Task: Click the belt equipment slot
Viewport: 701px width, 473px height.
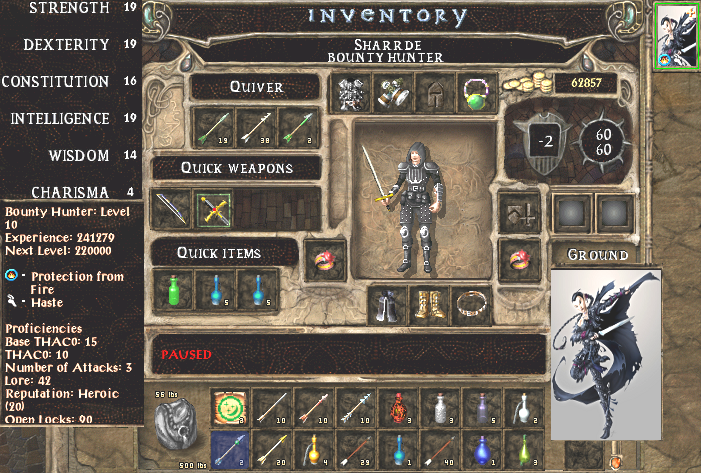Action: click(471, 305)
